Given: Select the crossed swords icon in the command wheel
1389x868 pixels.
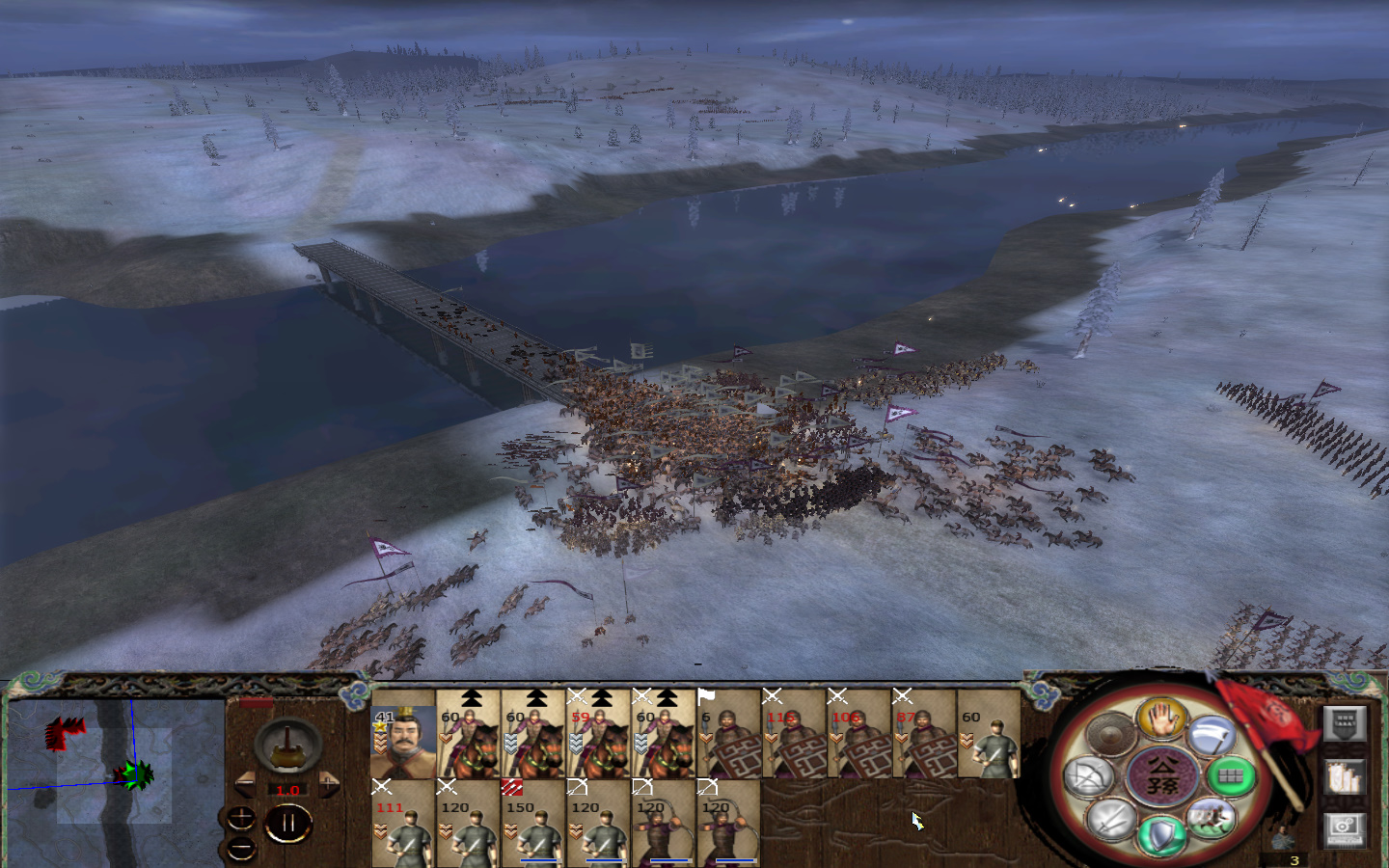Looking at the screenshot, I should point(1111,817).
